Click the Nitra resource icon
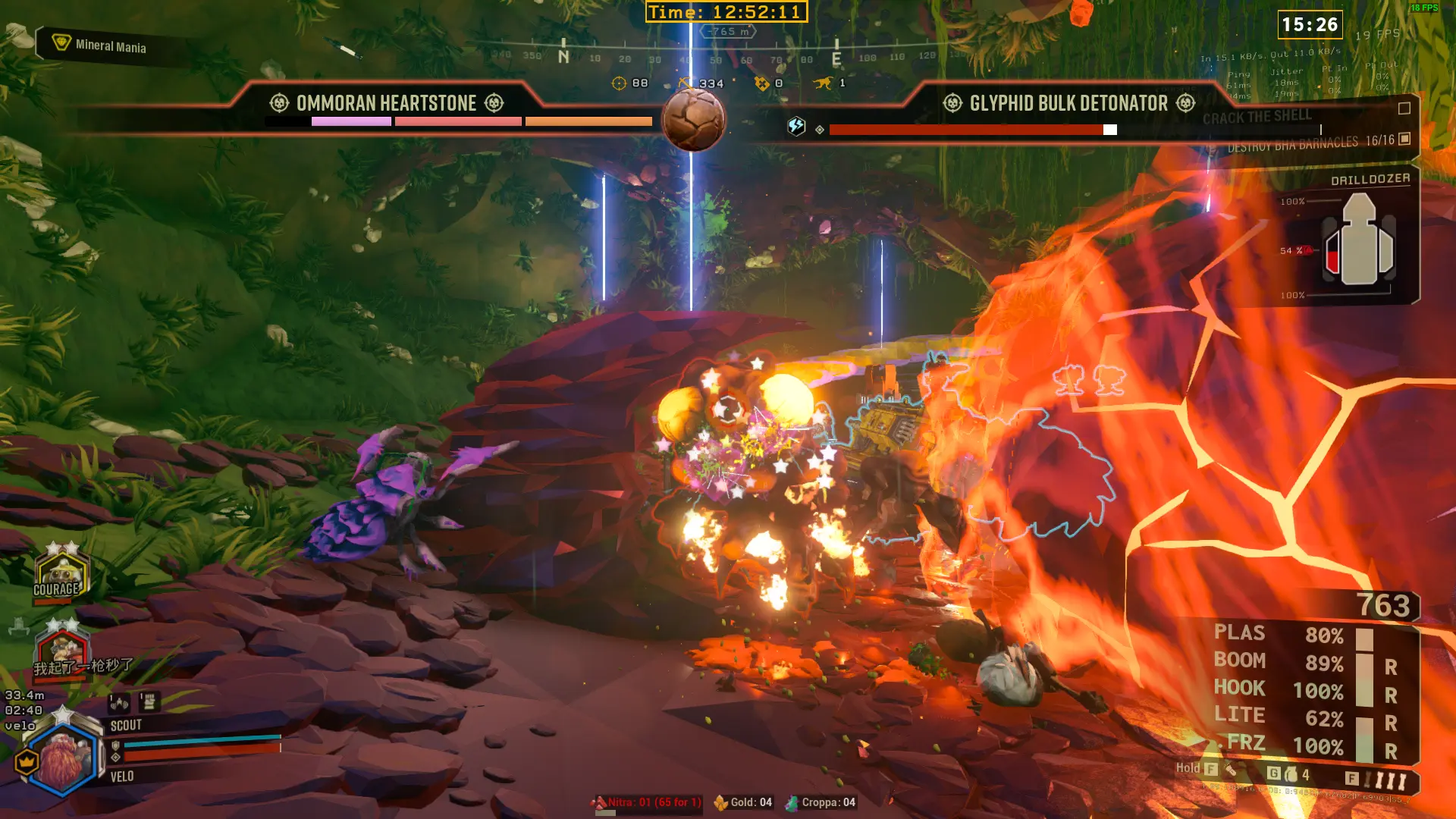Viewport: 1456px width, 819px height. coord(601,802)
